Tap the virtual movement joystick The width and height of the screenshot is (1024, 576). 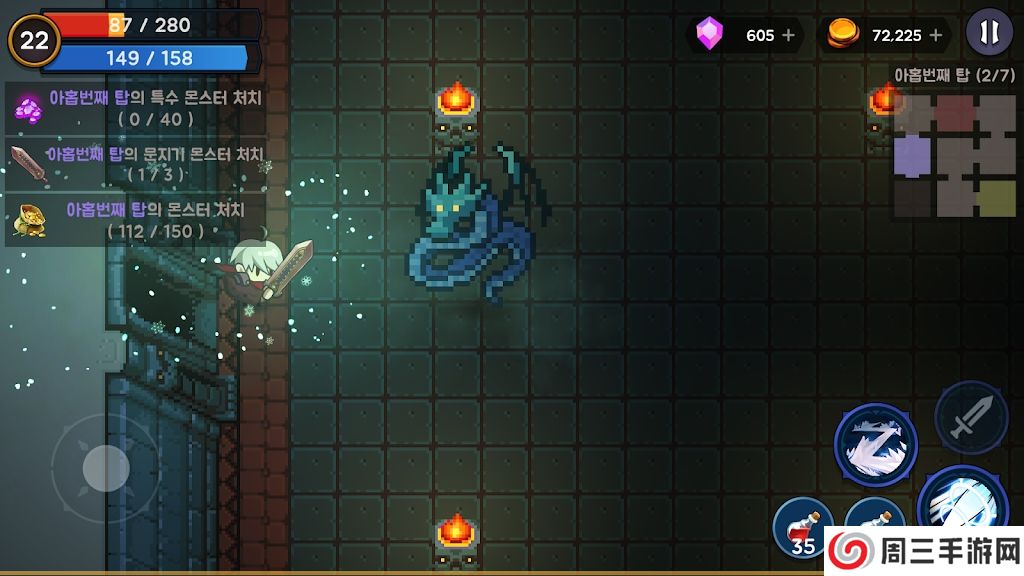pos(105,467)
